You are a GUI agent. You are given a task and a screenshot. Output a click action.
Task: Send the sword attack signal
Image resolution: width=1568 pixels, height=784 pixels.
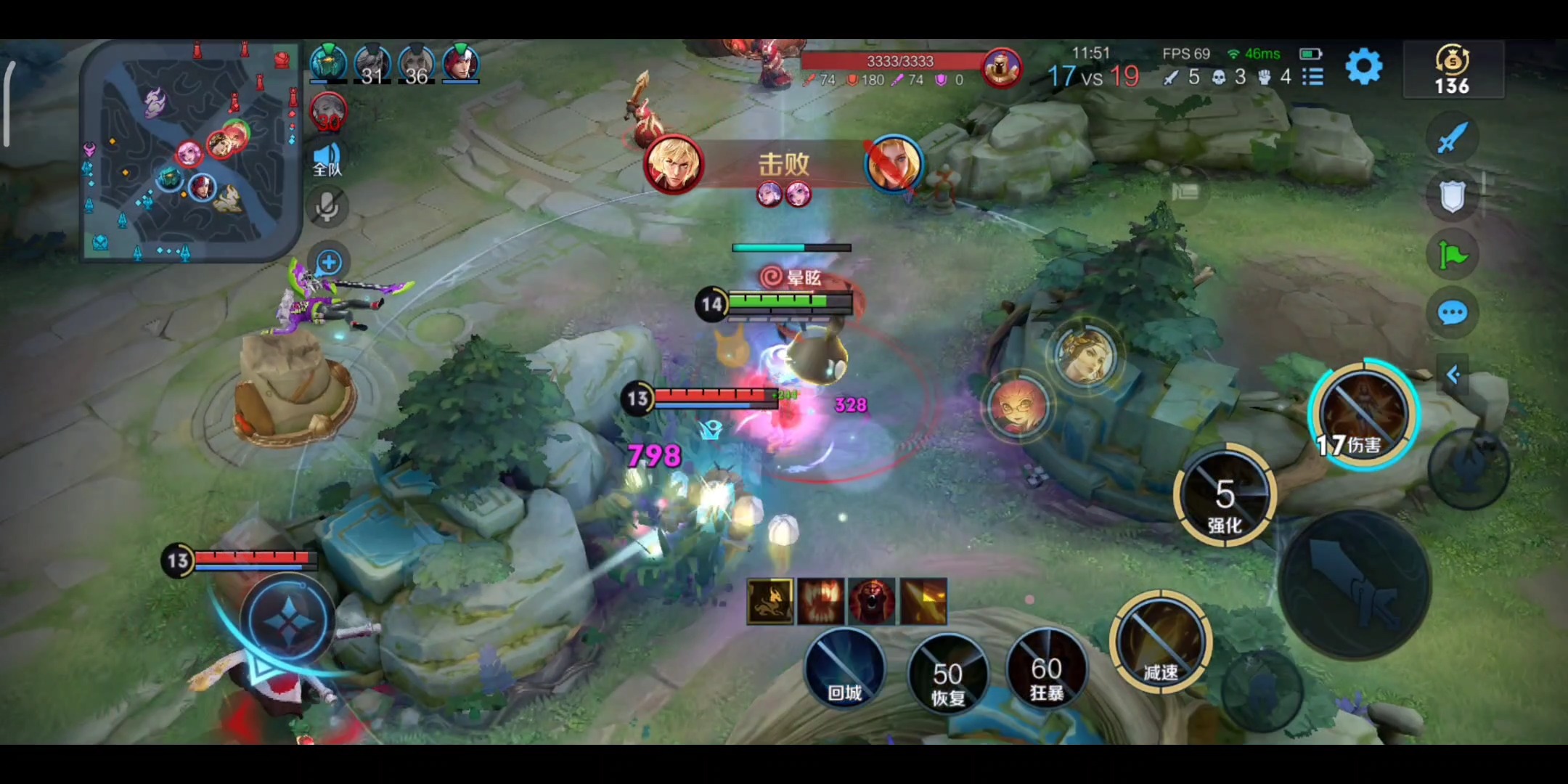coord(1452,136)
